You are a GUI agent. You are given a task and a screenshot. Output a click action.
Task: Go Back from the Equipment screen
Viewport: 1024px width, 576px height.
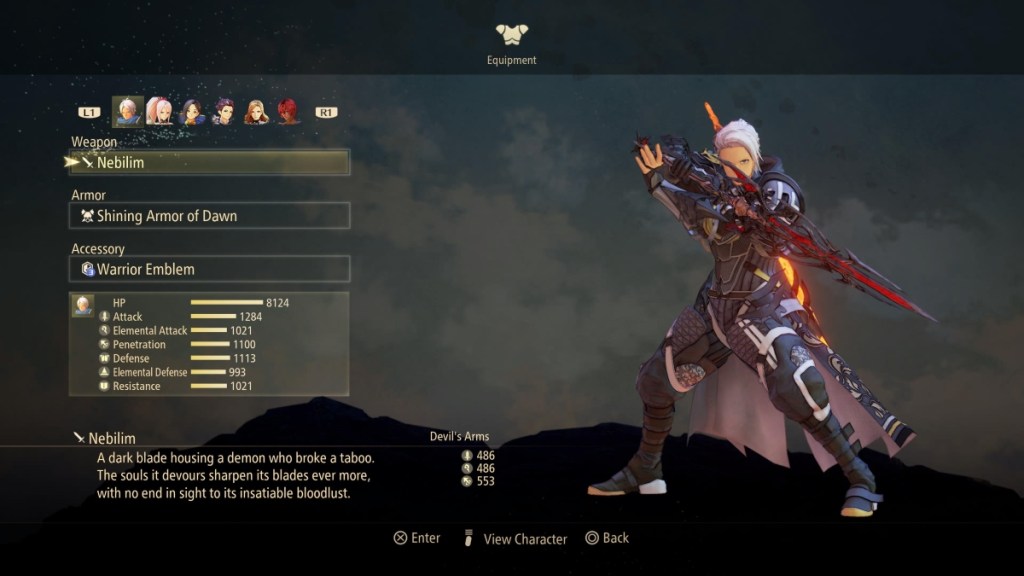click(x=607, y=538)
